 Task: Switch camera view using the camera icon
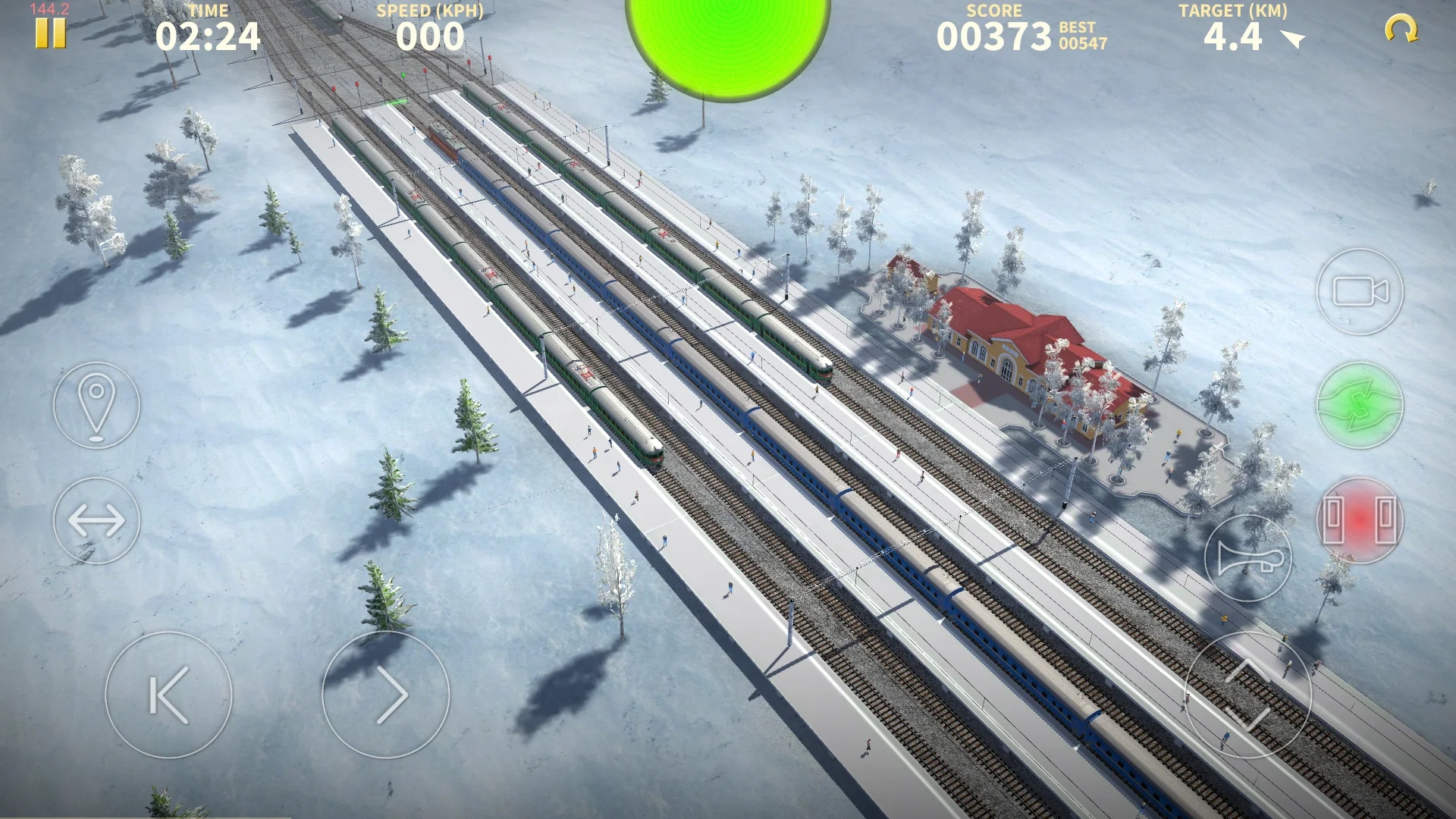1360,293
